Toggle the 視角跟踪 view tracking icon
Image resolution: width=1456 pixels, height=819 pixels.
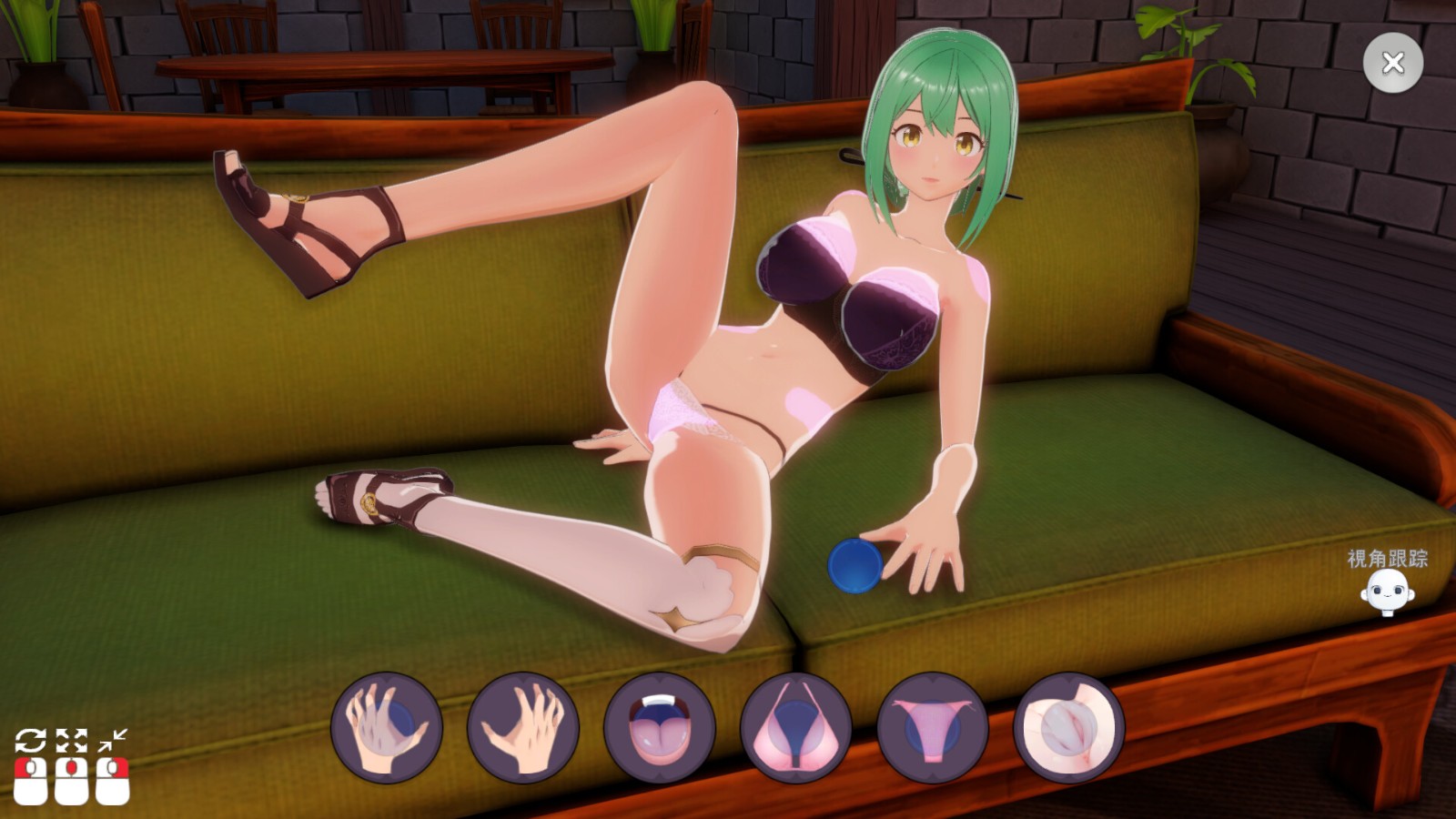[1387, 592]
